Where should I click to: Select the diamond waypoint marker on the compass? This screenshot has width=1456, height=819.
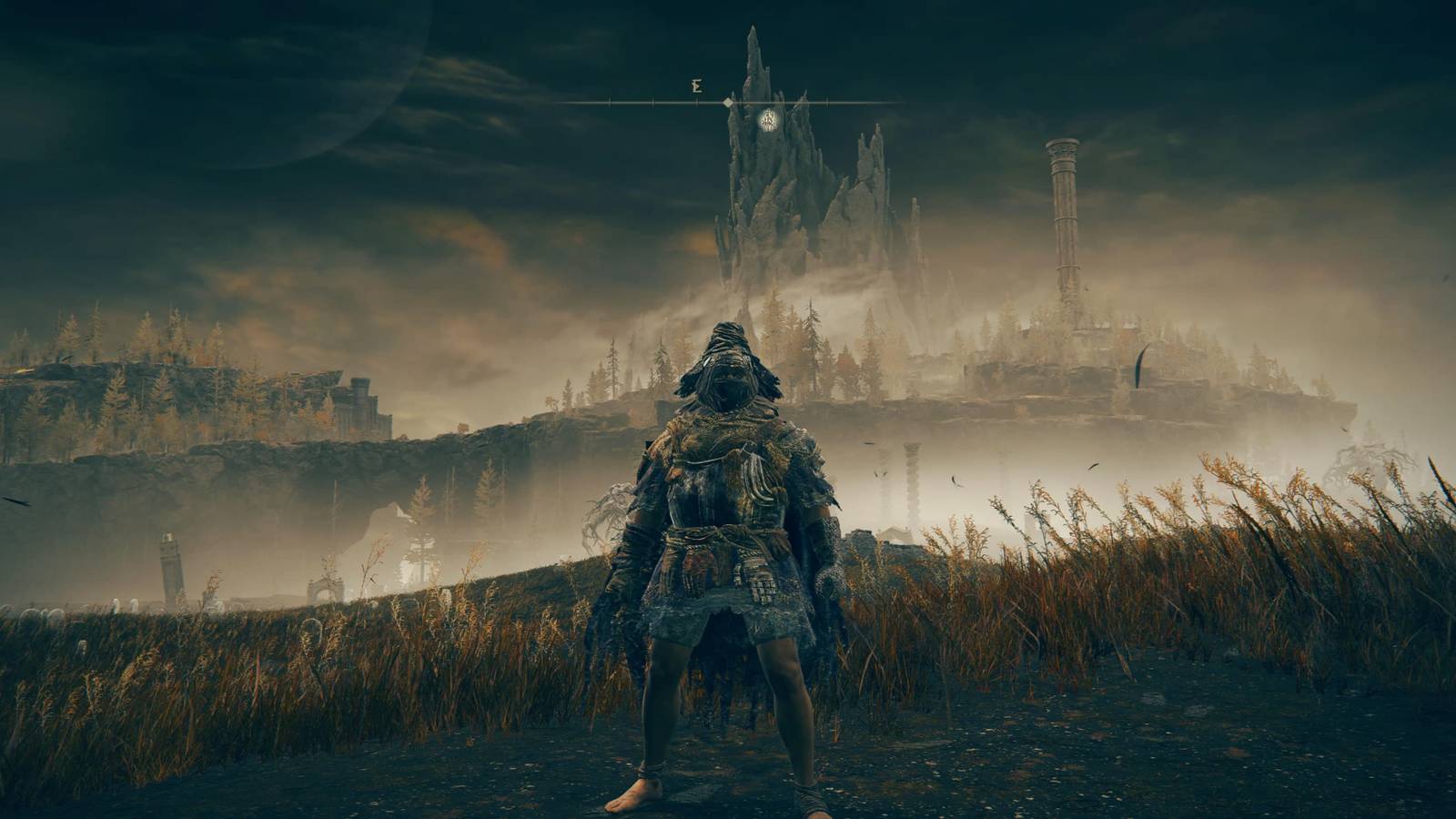pyautogui.click(x=729, y=102)
